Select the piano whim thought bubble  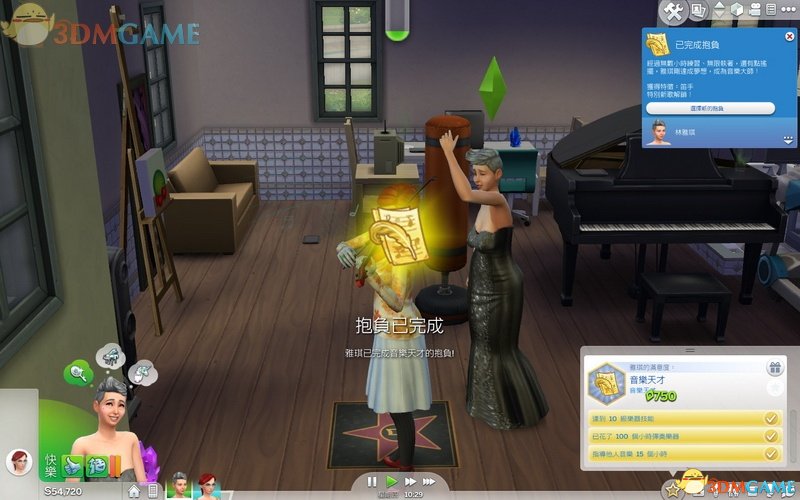(x=110, y=354)
